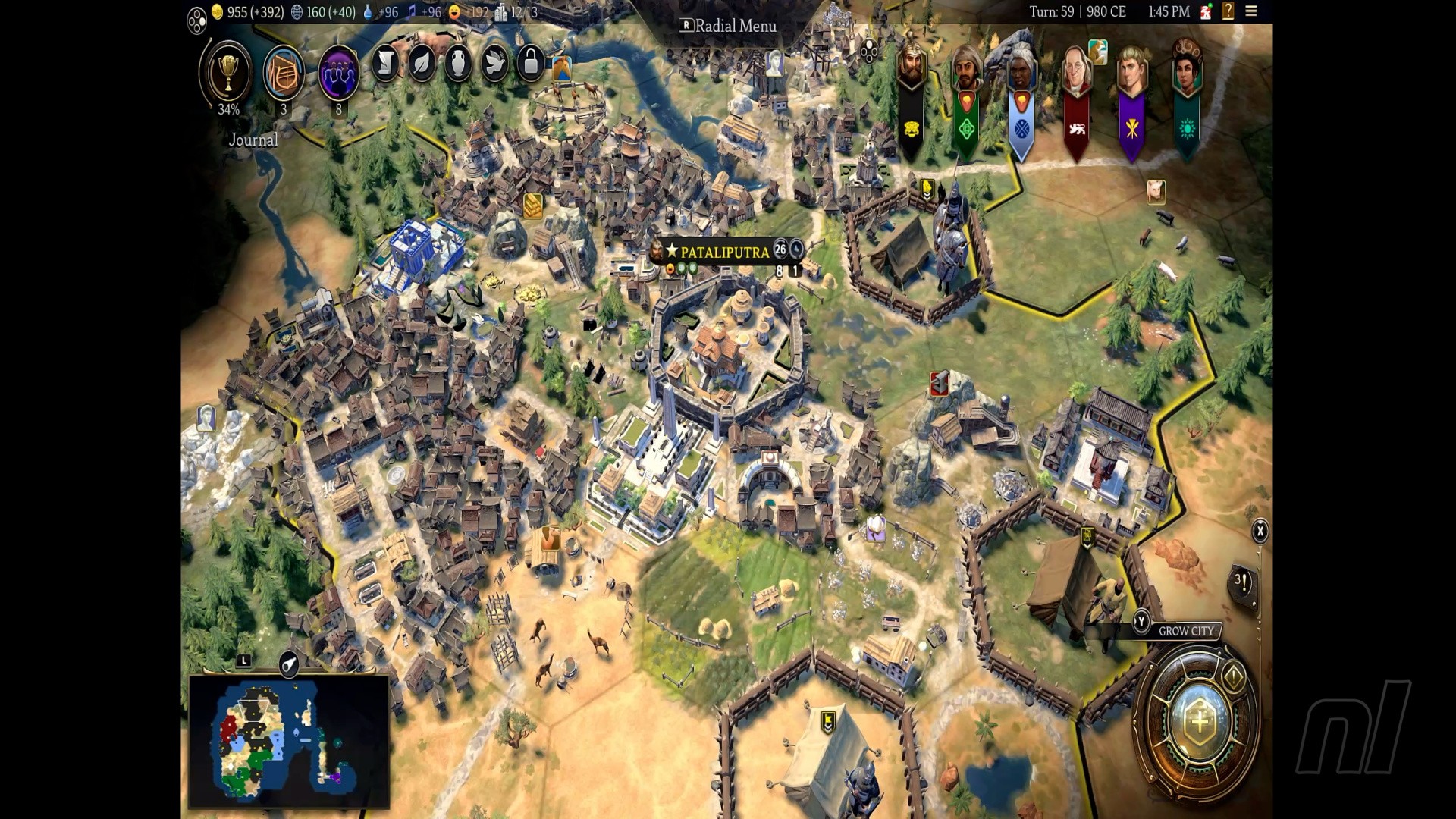Screen dimensions: 1456x819
Task: Open the hamburger main menu
Action: coord(1251,11)
